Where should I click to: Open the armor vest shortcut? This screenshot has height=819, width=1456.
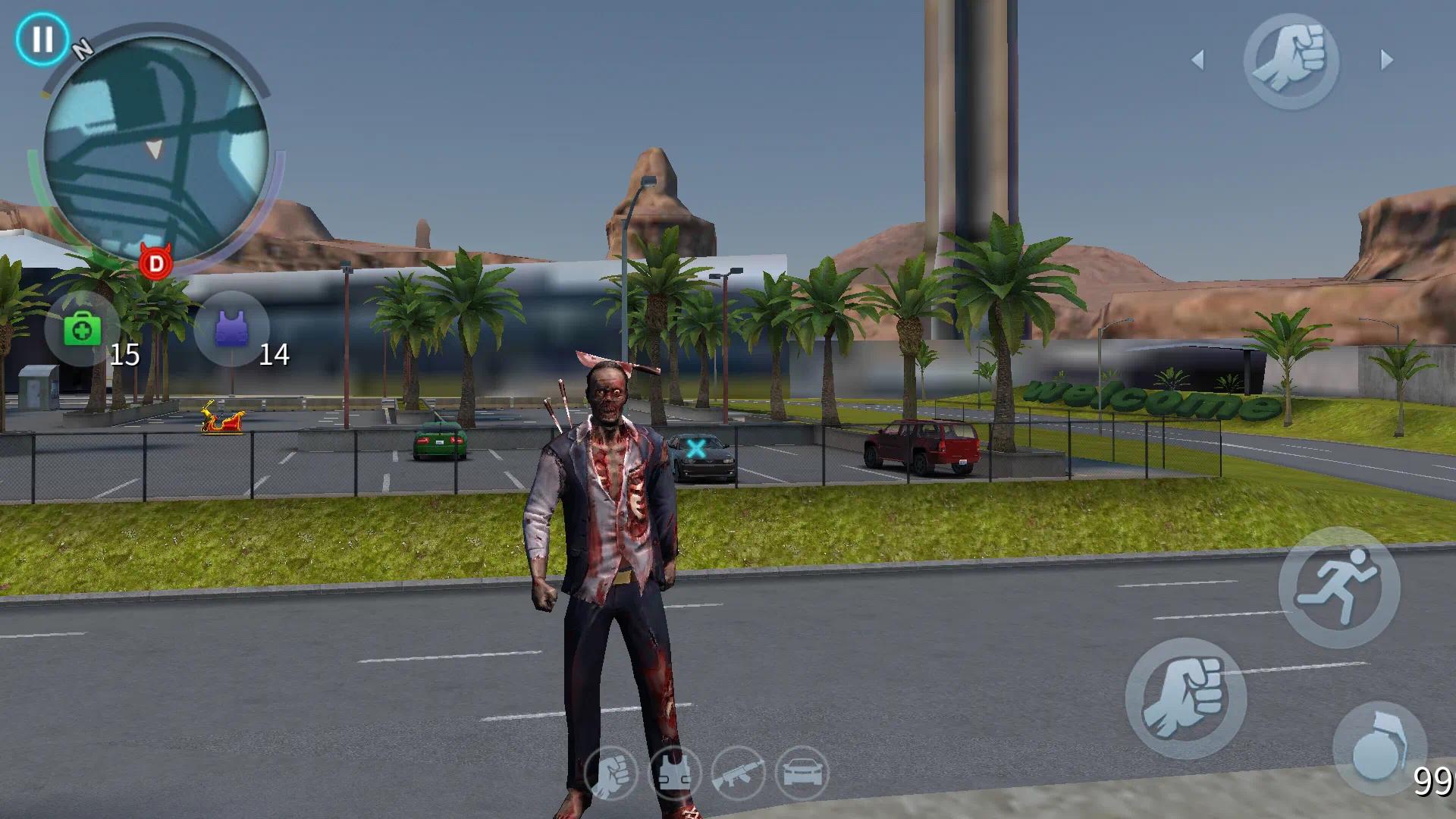(674, 773)
